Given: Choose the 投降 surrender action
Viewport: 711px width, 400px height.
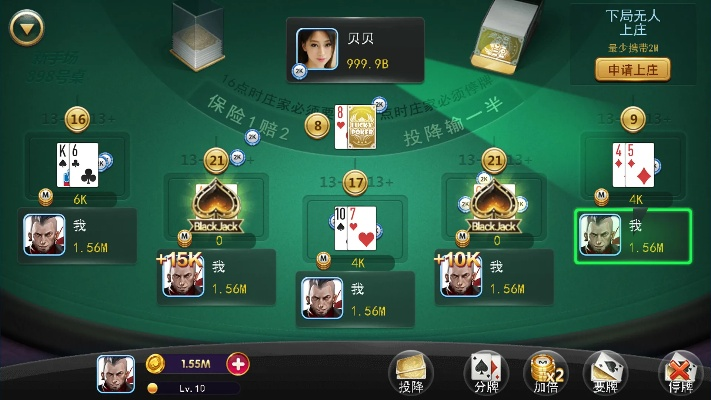Looking at the screenshot, I should coord(411,372).
